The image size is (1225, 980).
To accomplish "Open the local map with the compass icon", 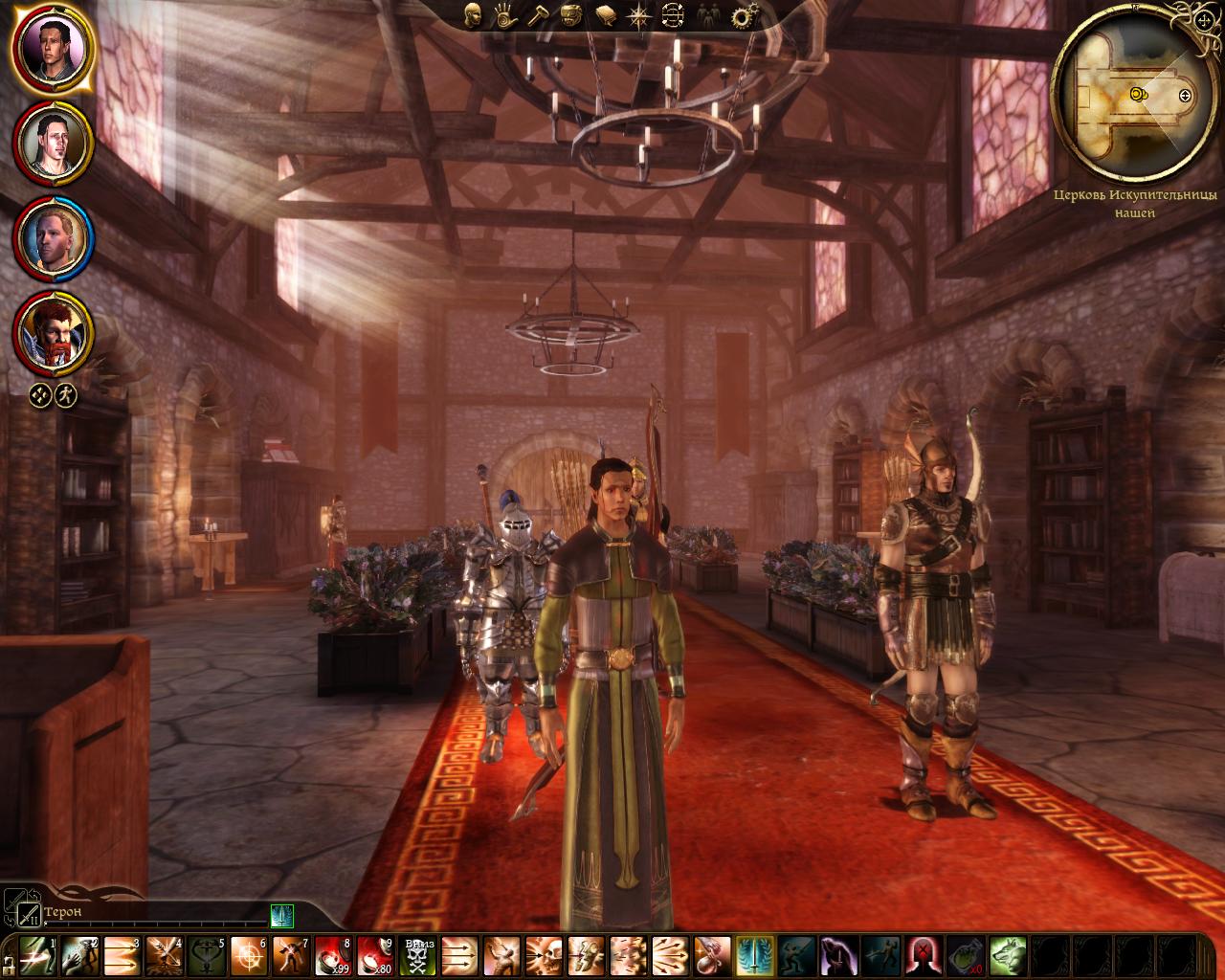I will coord(639,16).
